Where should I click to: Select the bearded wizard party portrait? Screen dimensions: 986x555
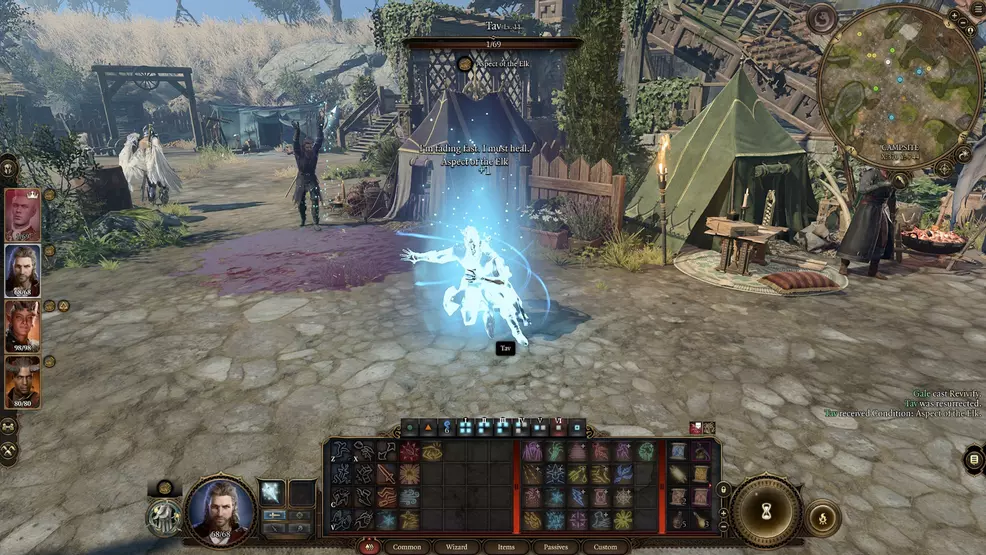(x=22, y=268)
